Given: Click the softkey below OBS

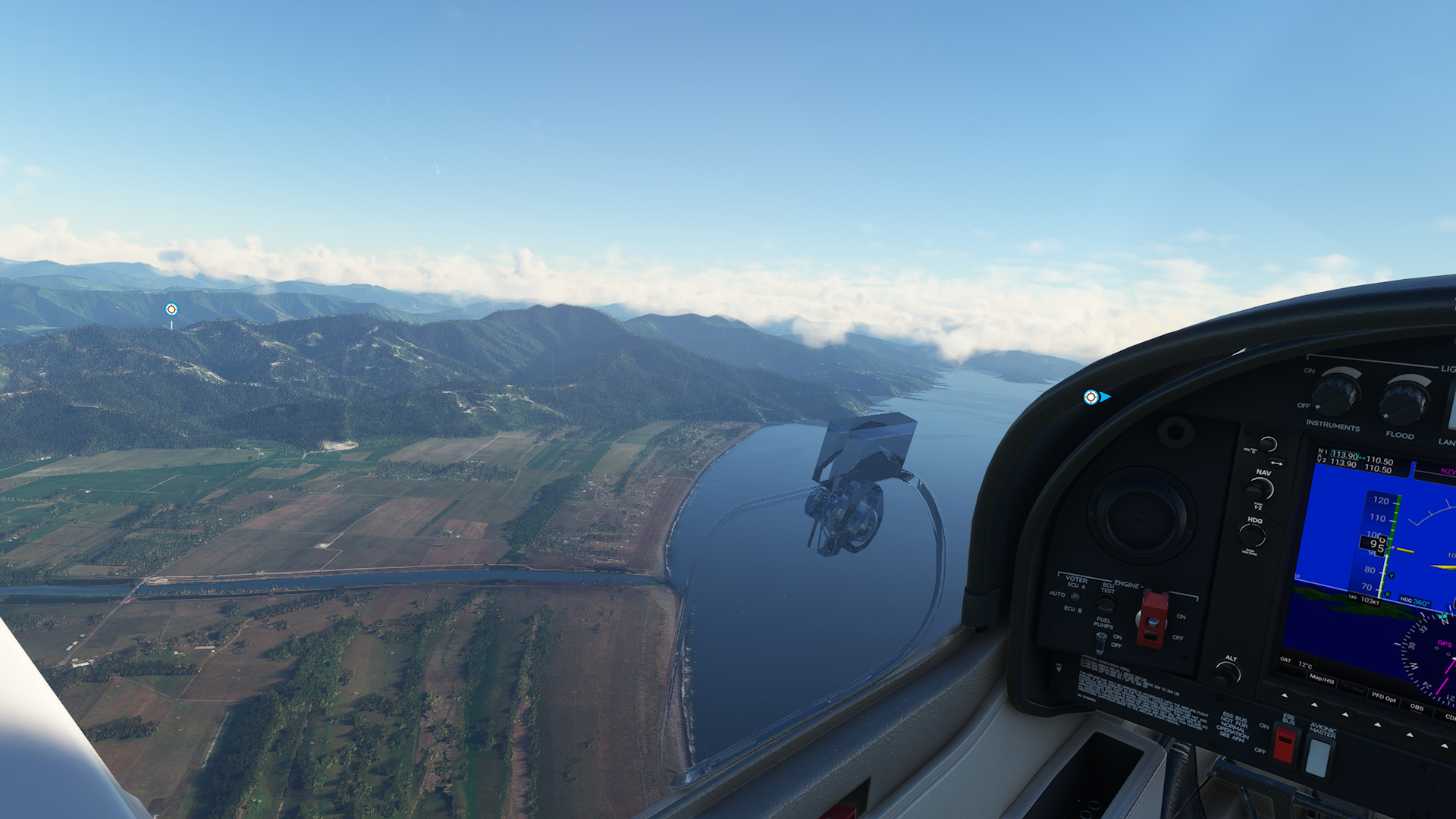Looking at the screenshot, I should click(1410, 734).
